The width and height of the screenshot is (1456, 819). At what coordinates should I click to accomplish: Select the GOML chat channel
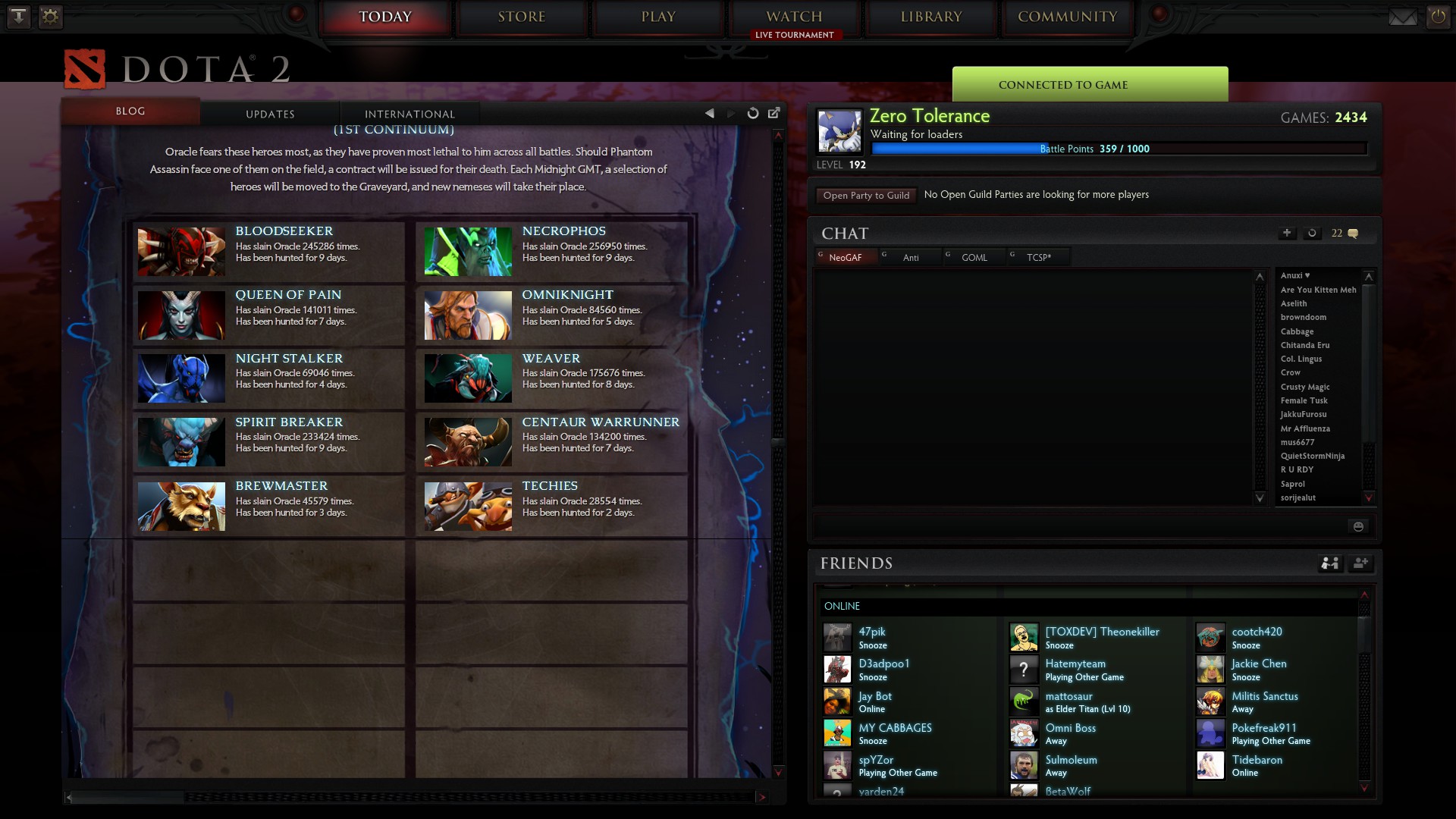click(973, 257)
